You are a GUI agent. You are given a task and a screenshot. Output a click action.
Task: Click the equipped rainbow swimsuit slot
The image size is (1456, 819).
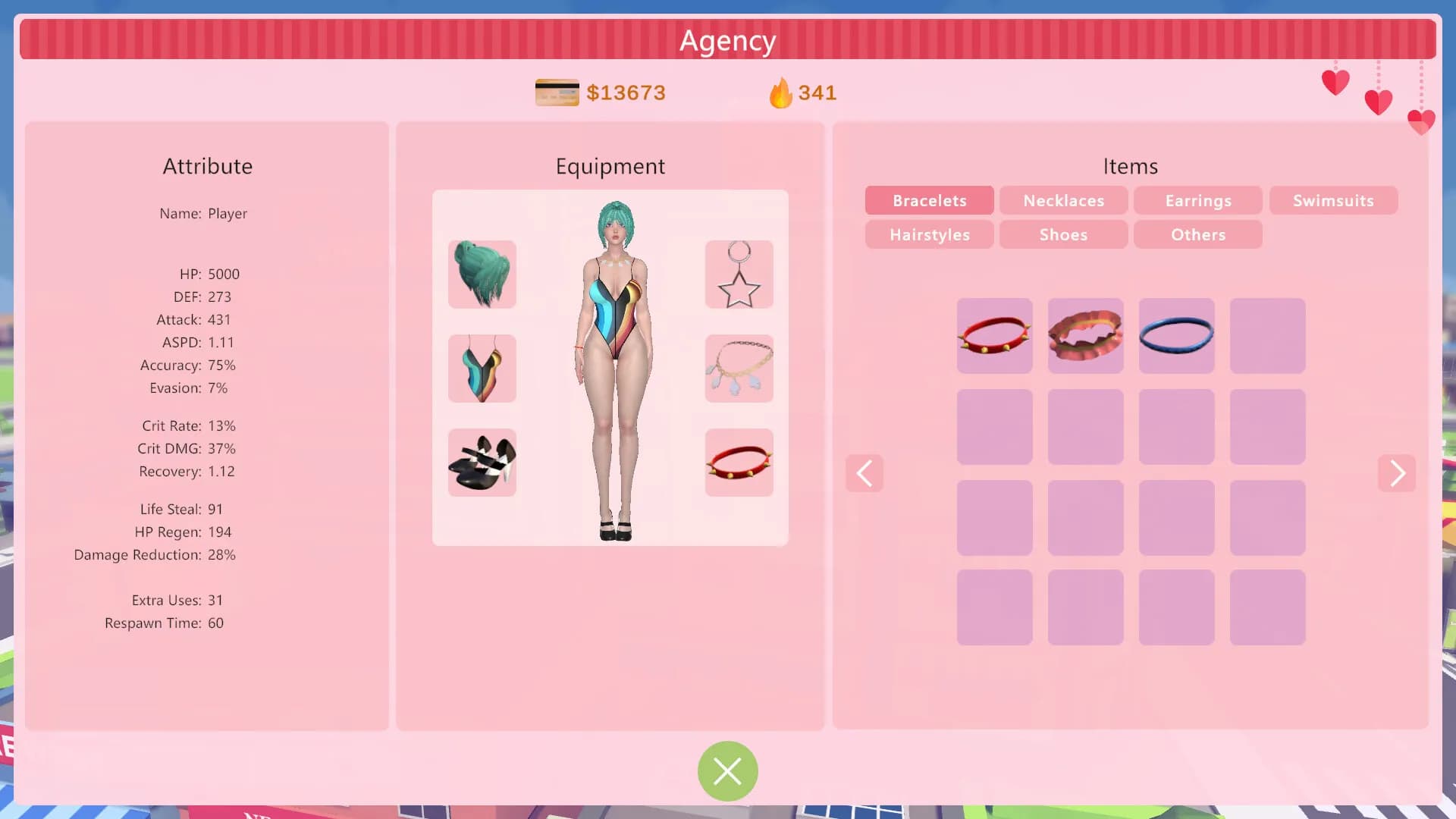(x=482, y=369)
